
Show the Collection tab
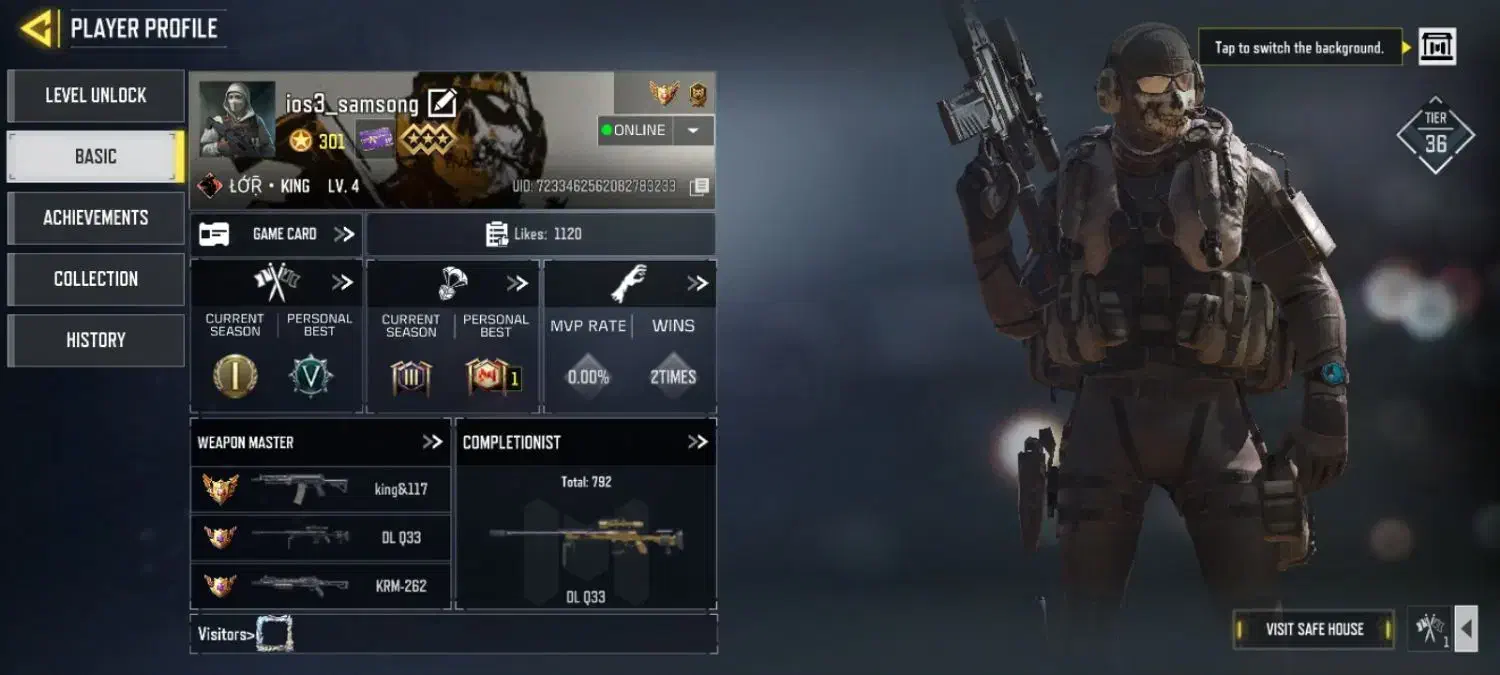(x=96, y=279)
